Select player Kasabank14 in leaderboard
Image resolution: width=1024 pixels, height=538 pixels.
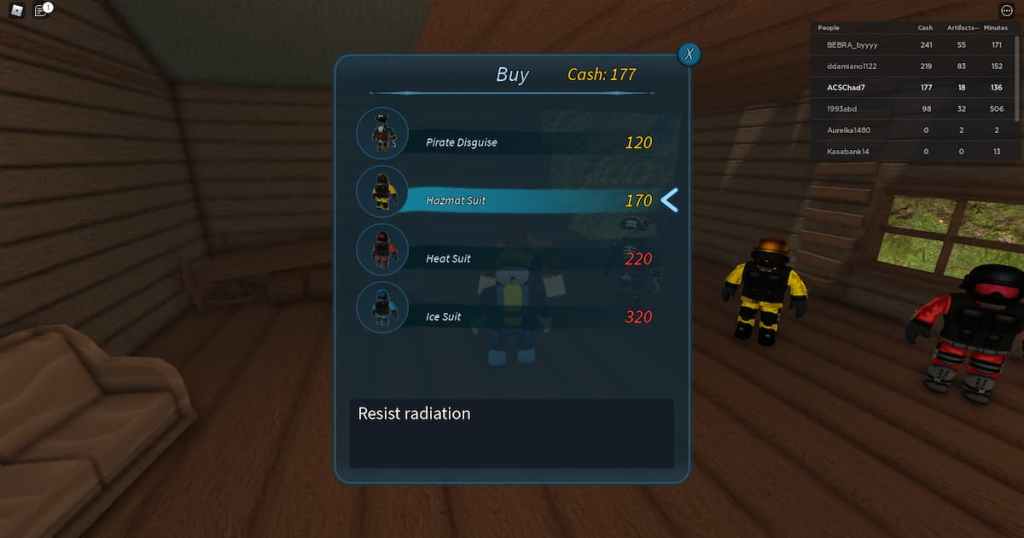pos(848,151)
